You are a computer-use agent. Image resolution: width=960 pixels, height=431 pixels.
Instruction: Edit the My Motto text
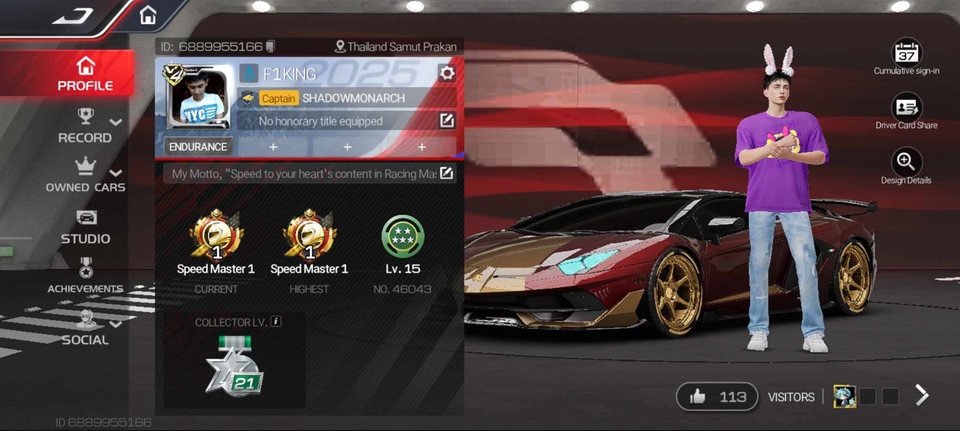[446, 173]
